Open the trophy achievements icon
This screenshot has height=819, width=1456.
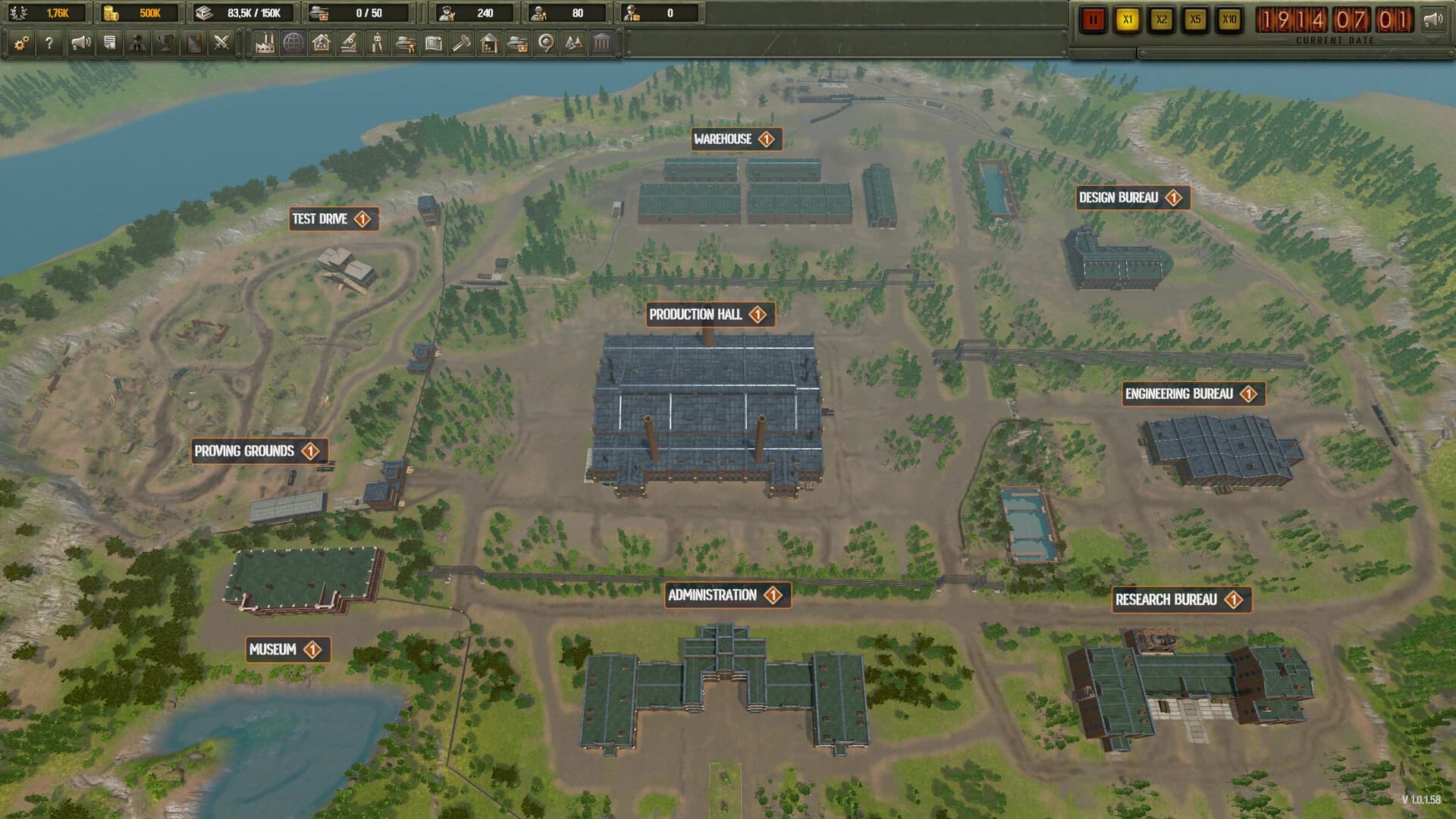click(x=166, y=43)
